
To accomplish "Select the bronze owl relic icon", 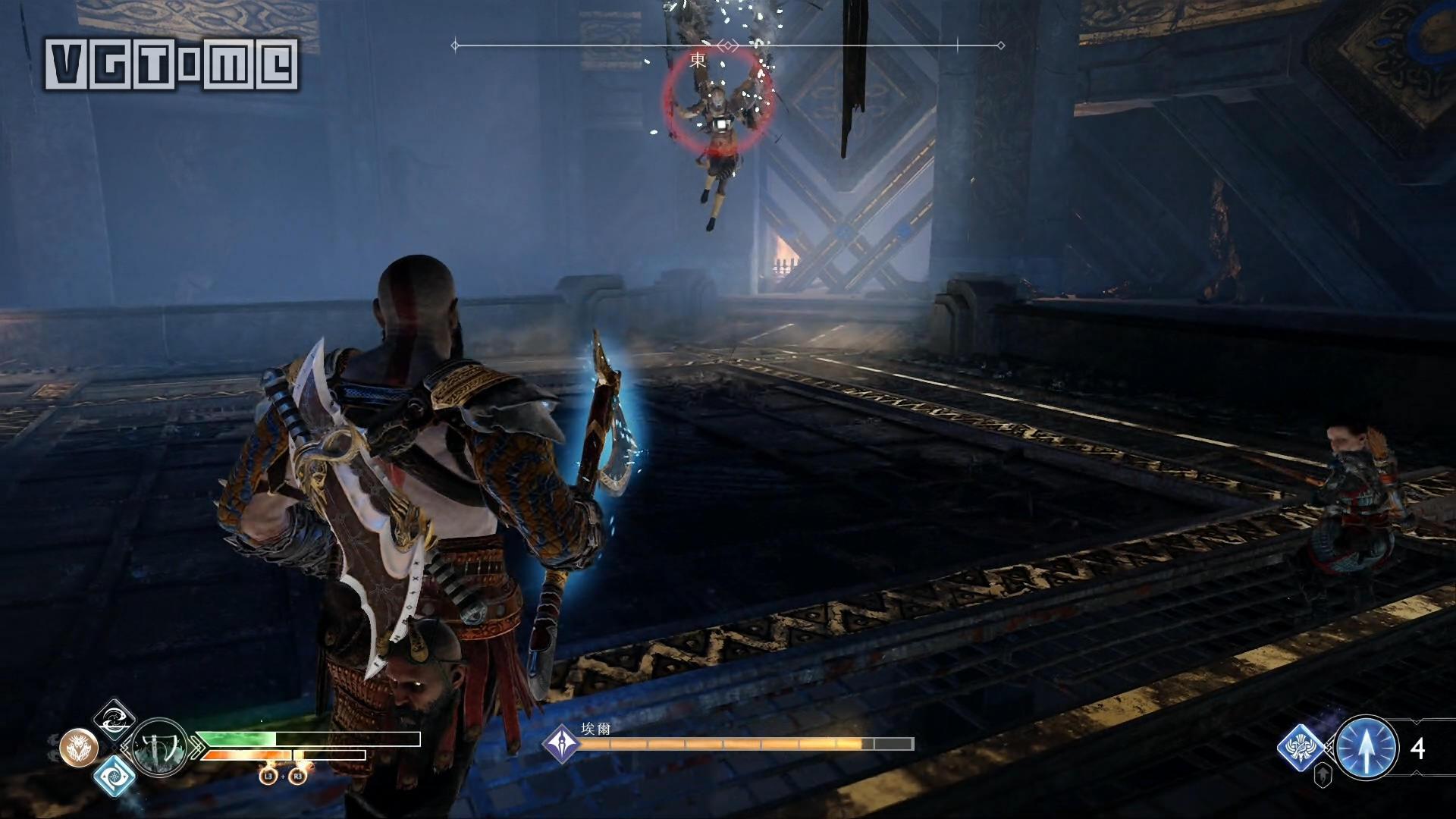I will coord(79,748).
